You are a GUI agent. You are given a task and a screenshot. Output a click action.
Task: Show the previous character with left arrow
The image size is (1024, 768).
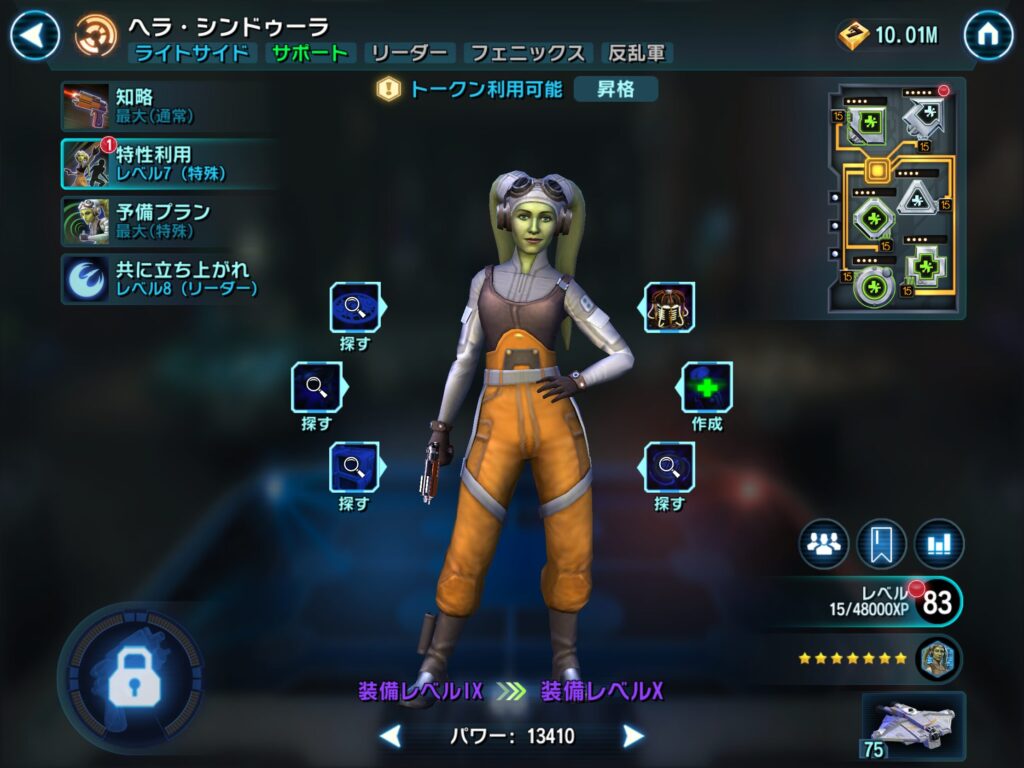(391, 737)
